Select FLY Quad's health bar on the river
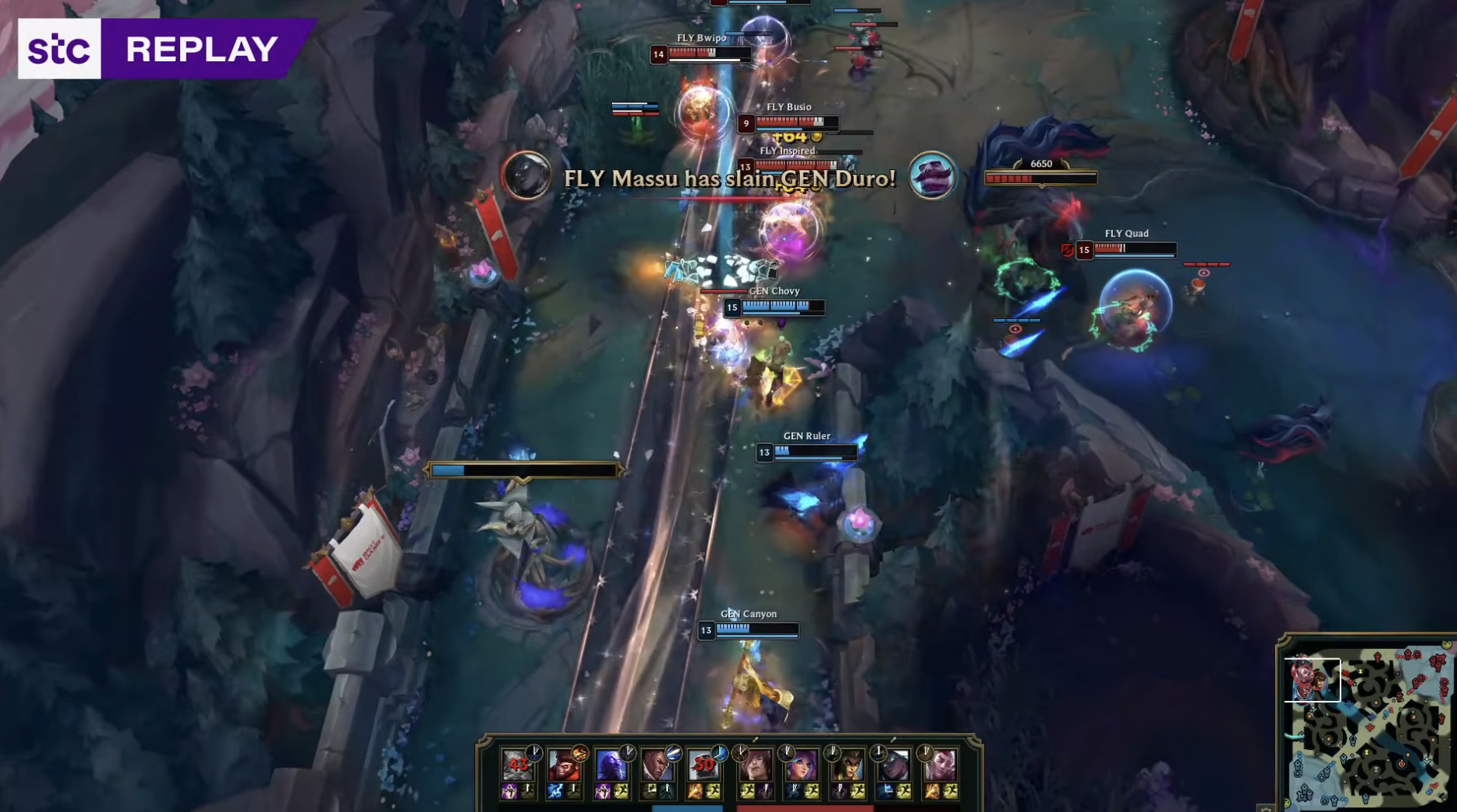This screenshot has height=812, width=1457. (1136, 250)
